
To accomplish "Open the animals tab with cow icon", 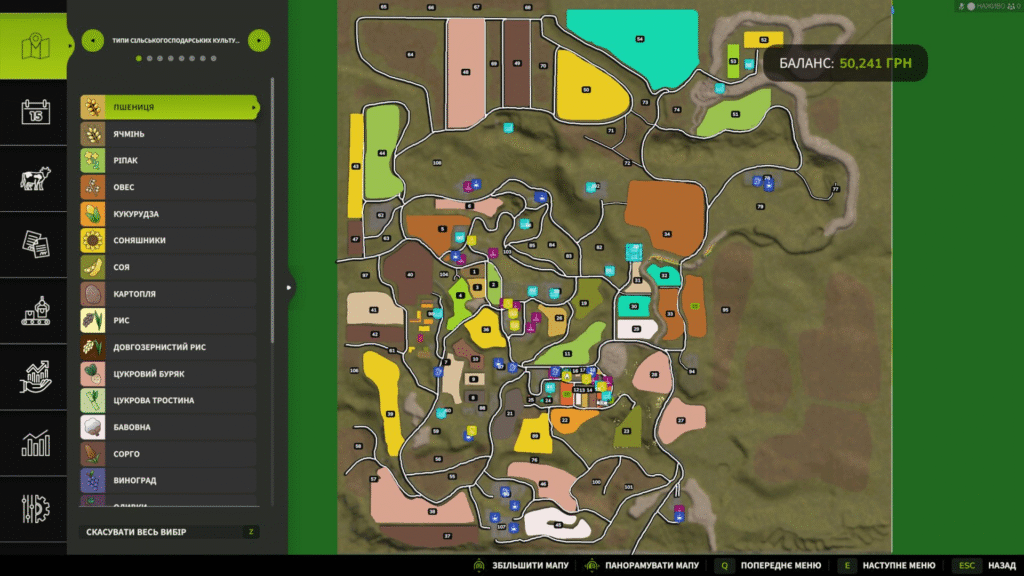I will pos(36,178).
